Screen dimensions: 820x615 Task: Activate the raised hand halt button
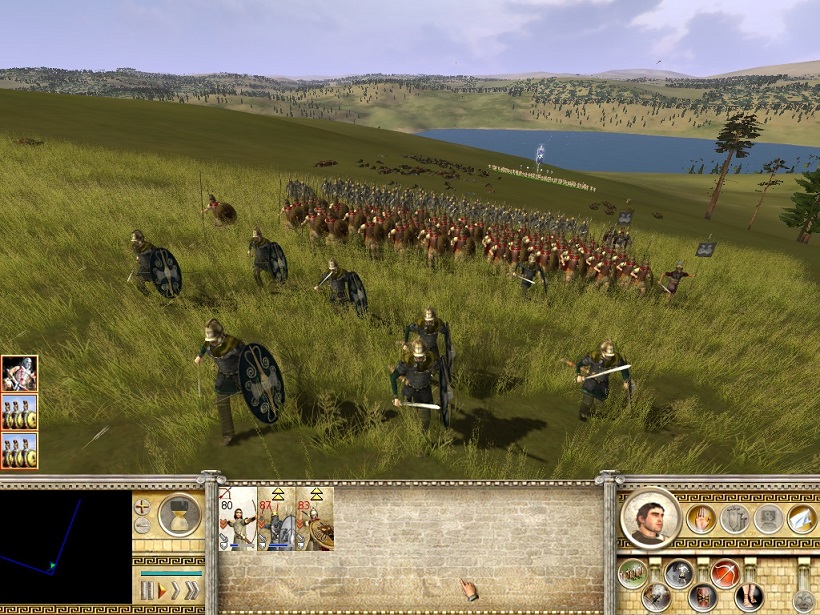click(x=700, y=519)
